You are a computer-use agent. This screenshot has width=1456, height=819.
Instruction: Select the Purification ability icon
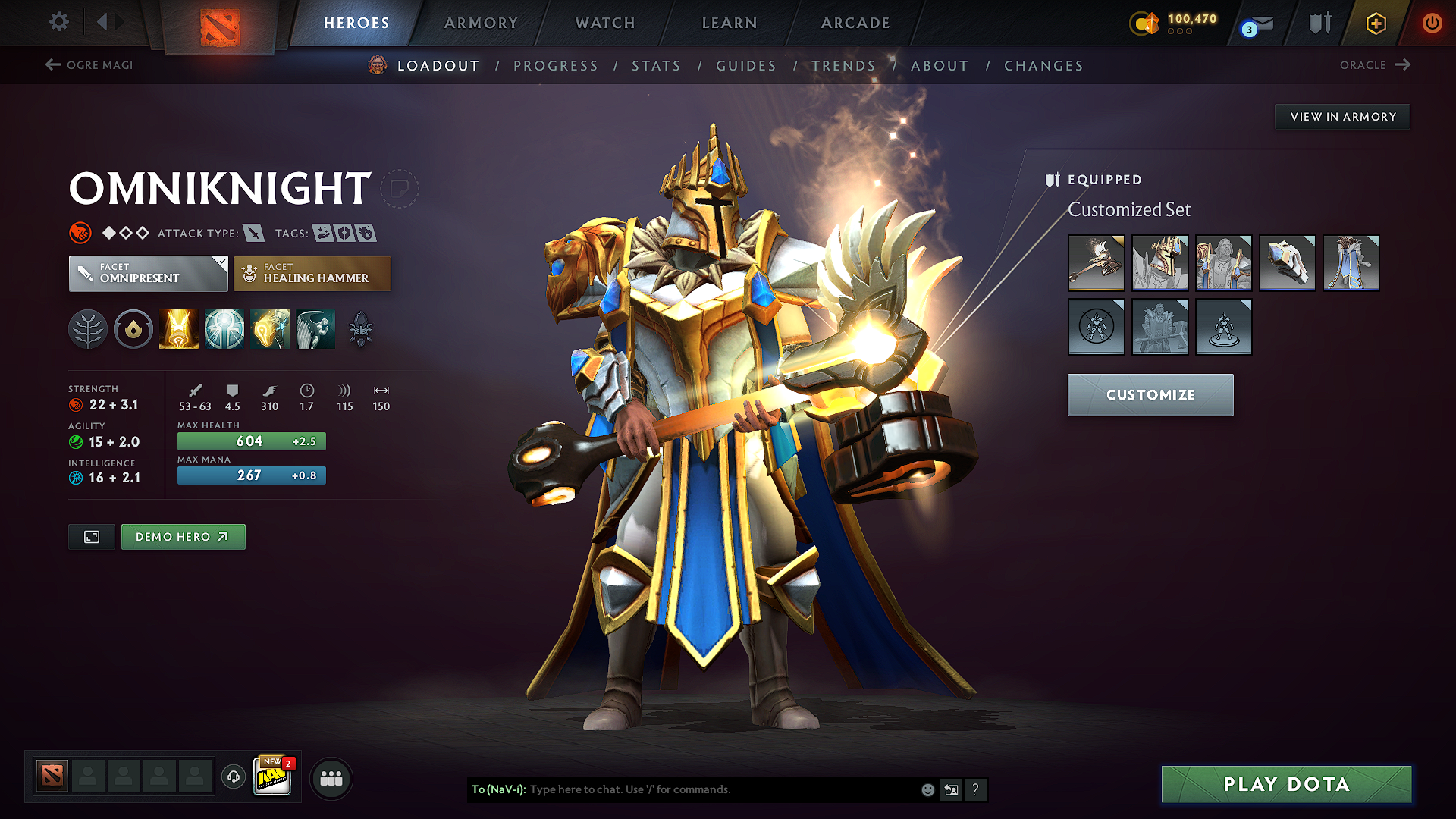click(178, 328)
